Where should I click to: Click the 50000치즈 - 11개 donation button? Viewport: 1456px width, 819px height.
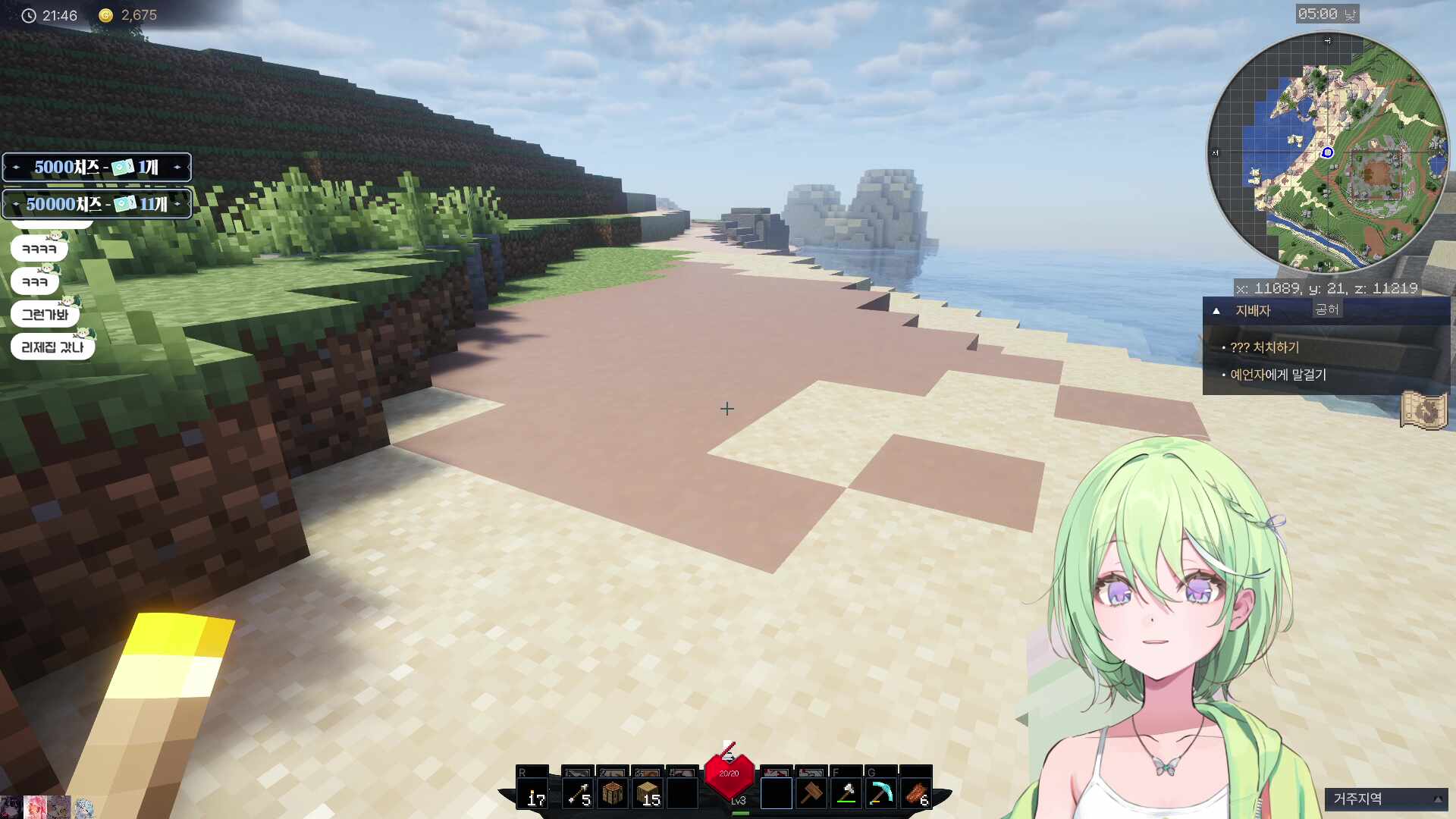(x=96, y=203)
